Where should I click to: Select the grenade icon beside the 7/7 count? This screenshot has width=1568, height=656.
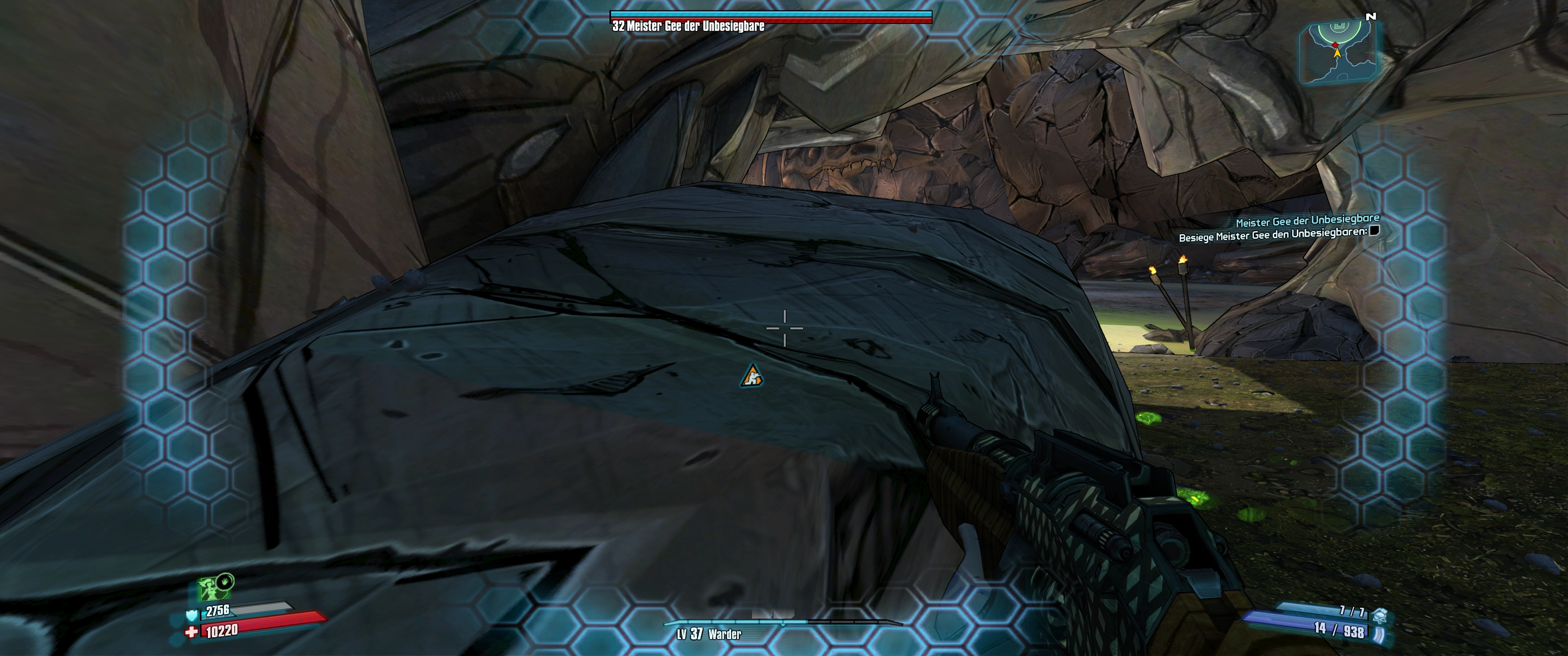pyautogui.click(x=1380, y=615)
